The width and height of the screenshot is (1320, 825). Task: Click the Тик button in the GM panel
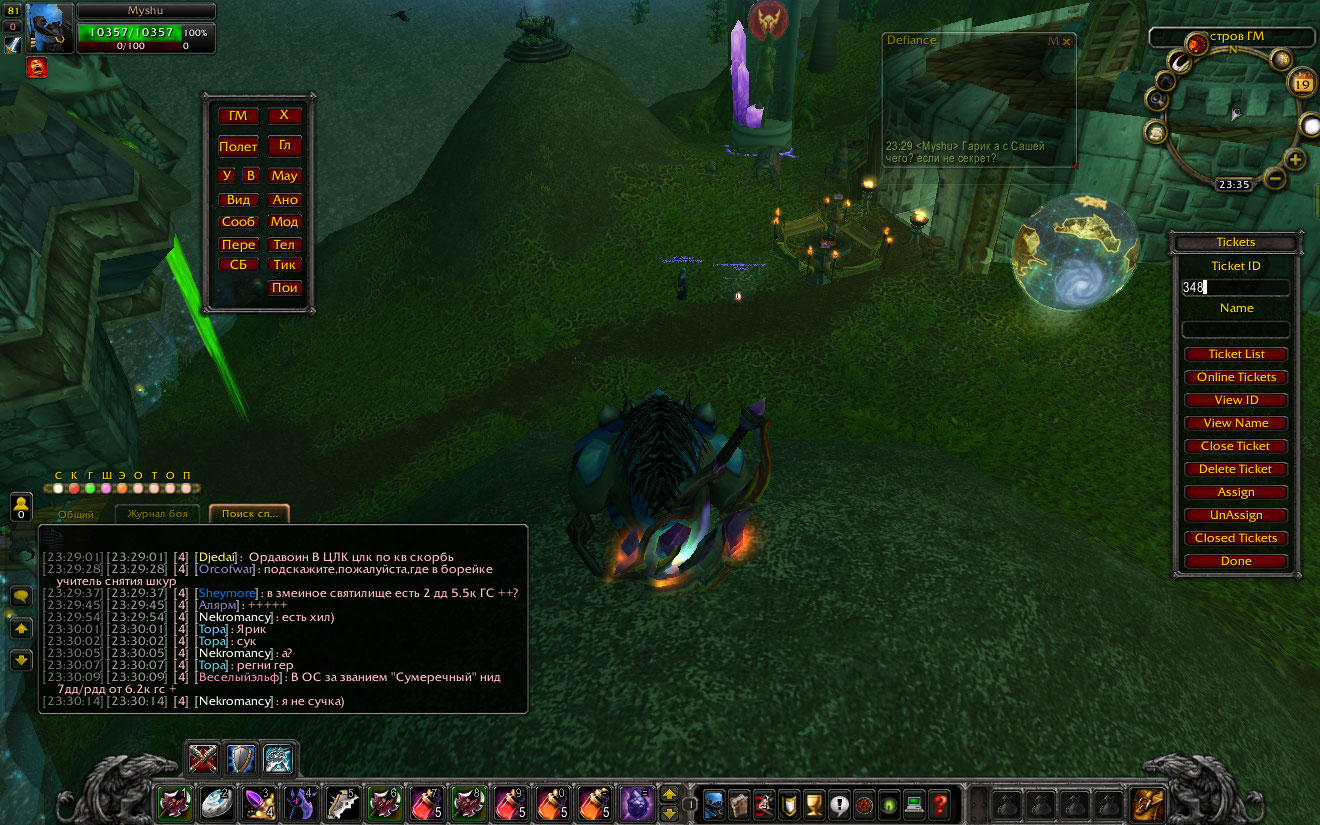(285, 265)
